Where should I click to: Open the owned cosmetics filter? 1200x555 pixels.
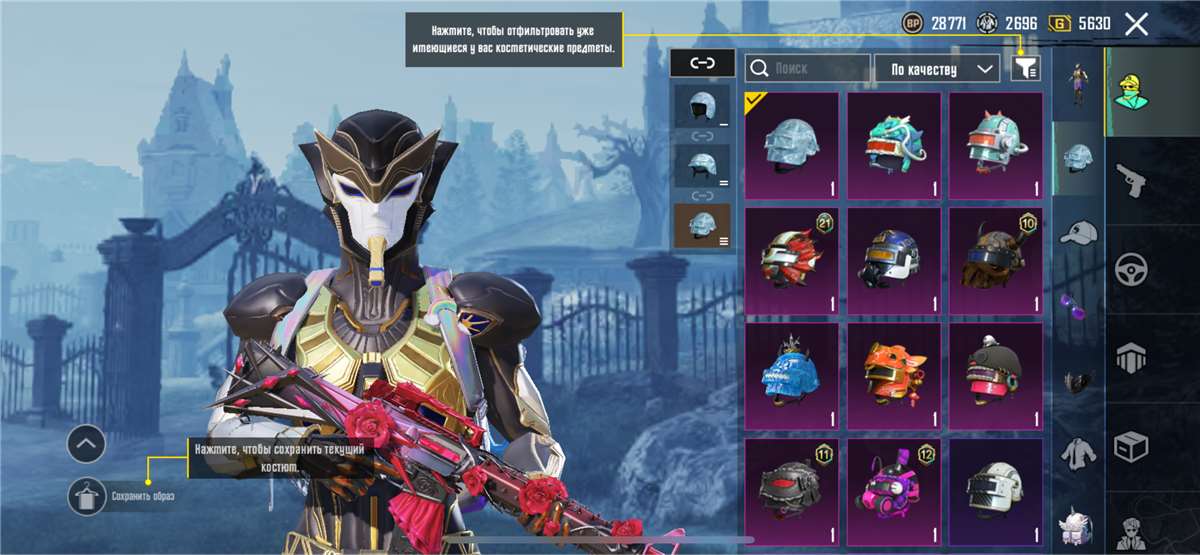click(x=1026, y=68)
